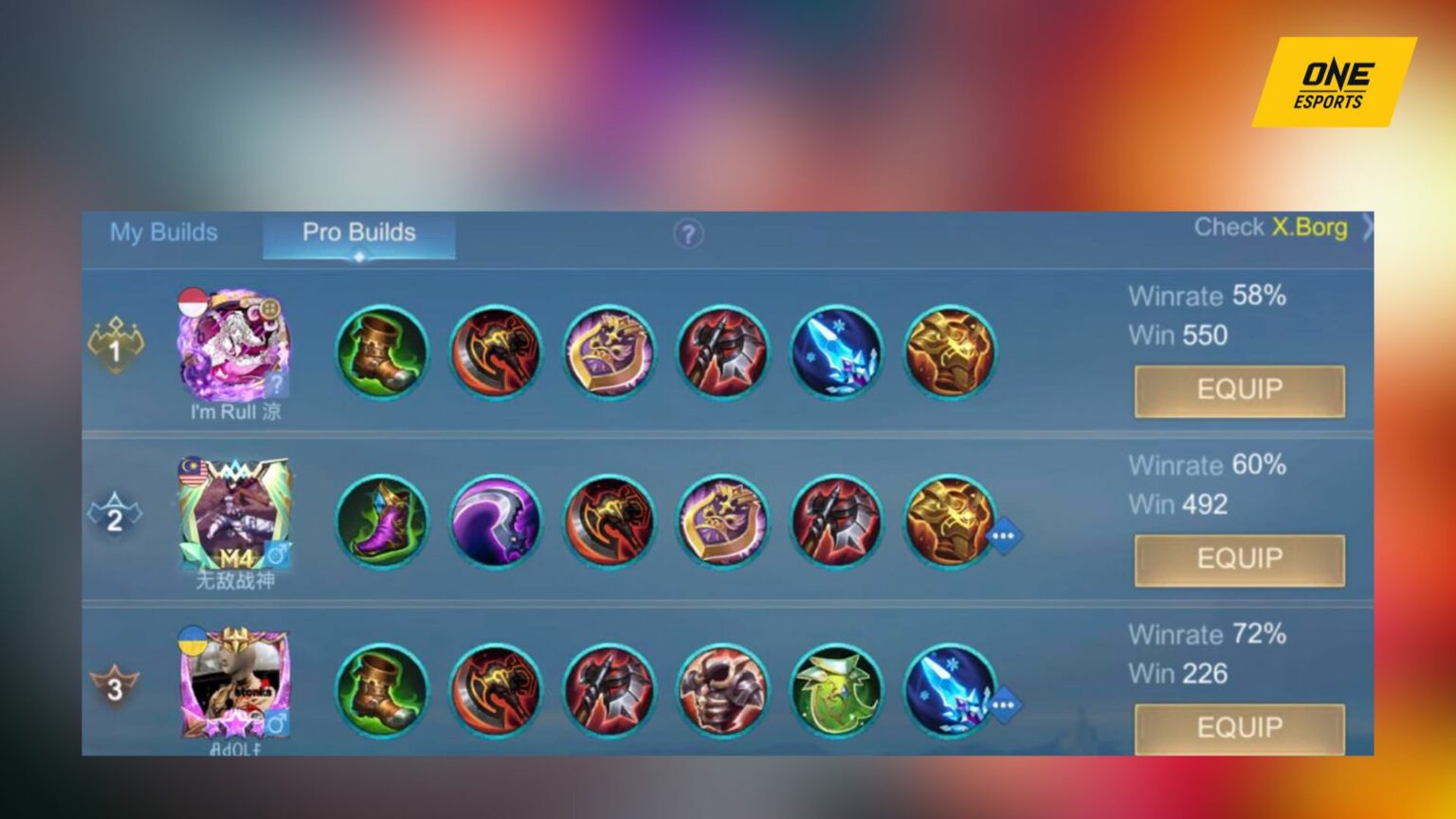Open the help question mark at the top

[689, 232]
